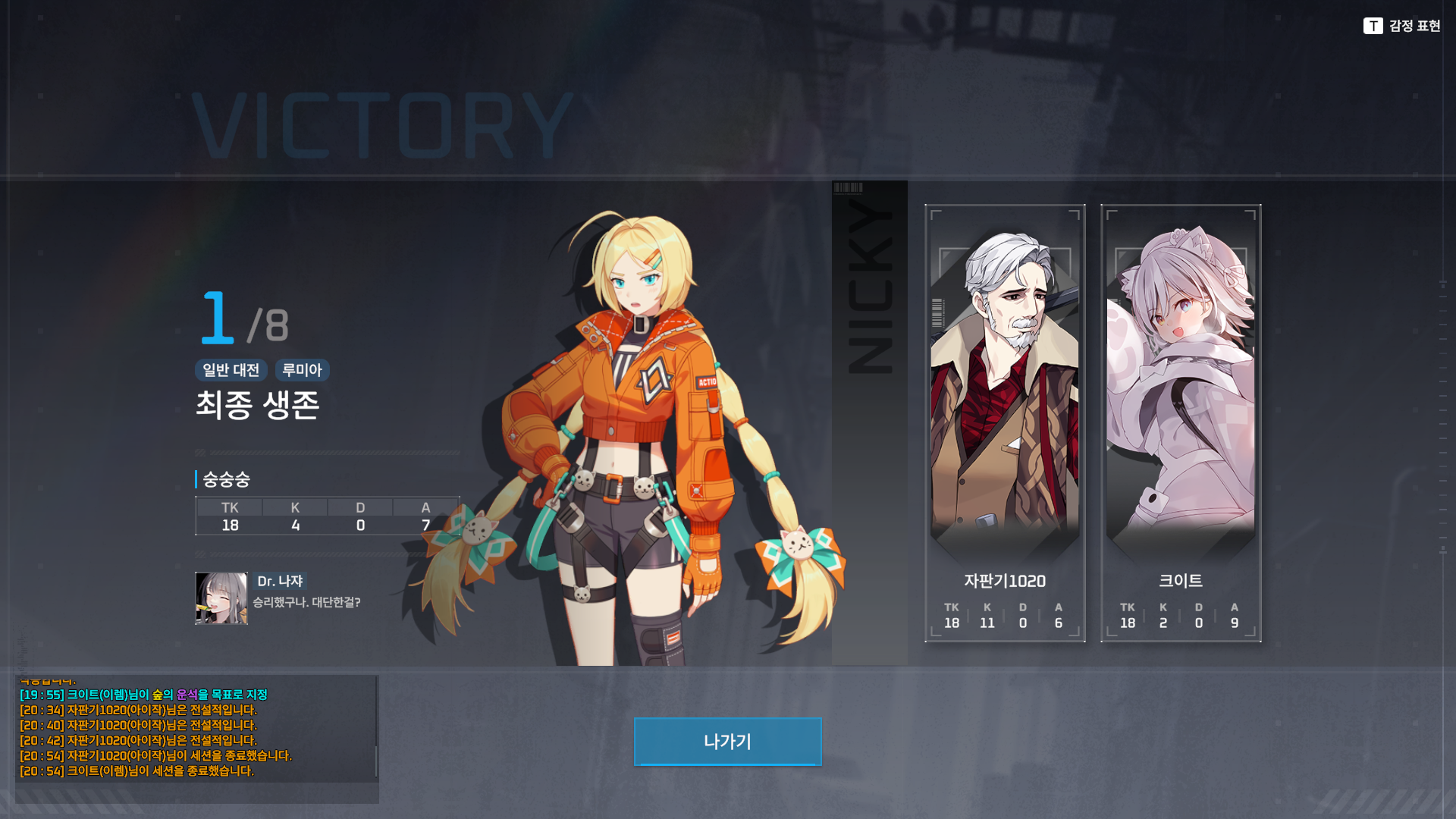1456x819 pixels.
Task: Select teammate card 자판기1020
Action: pyautogui.click(x=1005, y=423)
